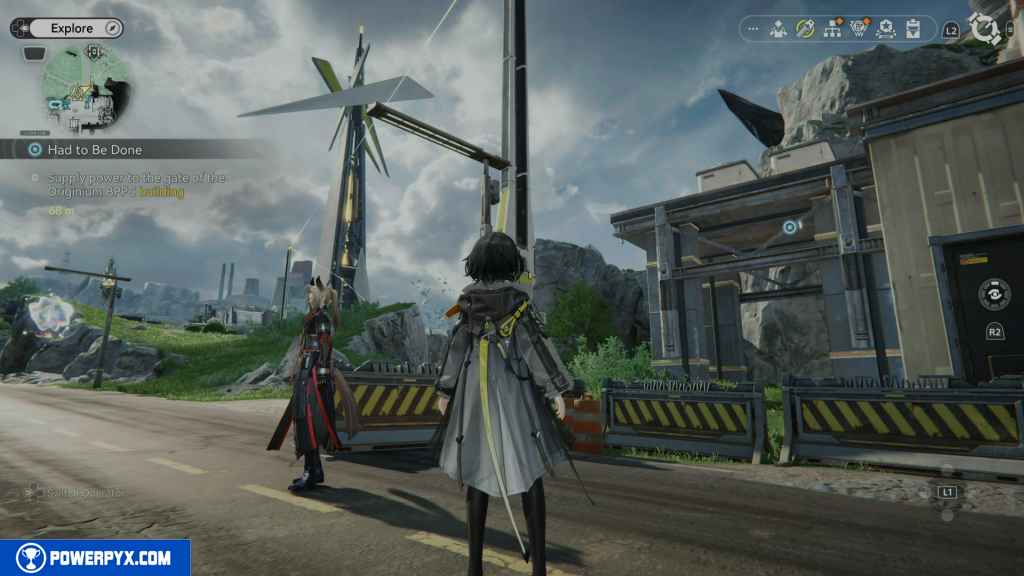Screen dimensions: 1024x576
Task: Open the operator team icon in toolbar
Action: pos(778,29)
